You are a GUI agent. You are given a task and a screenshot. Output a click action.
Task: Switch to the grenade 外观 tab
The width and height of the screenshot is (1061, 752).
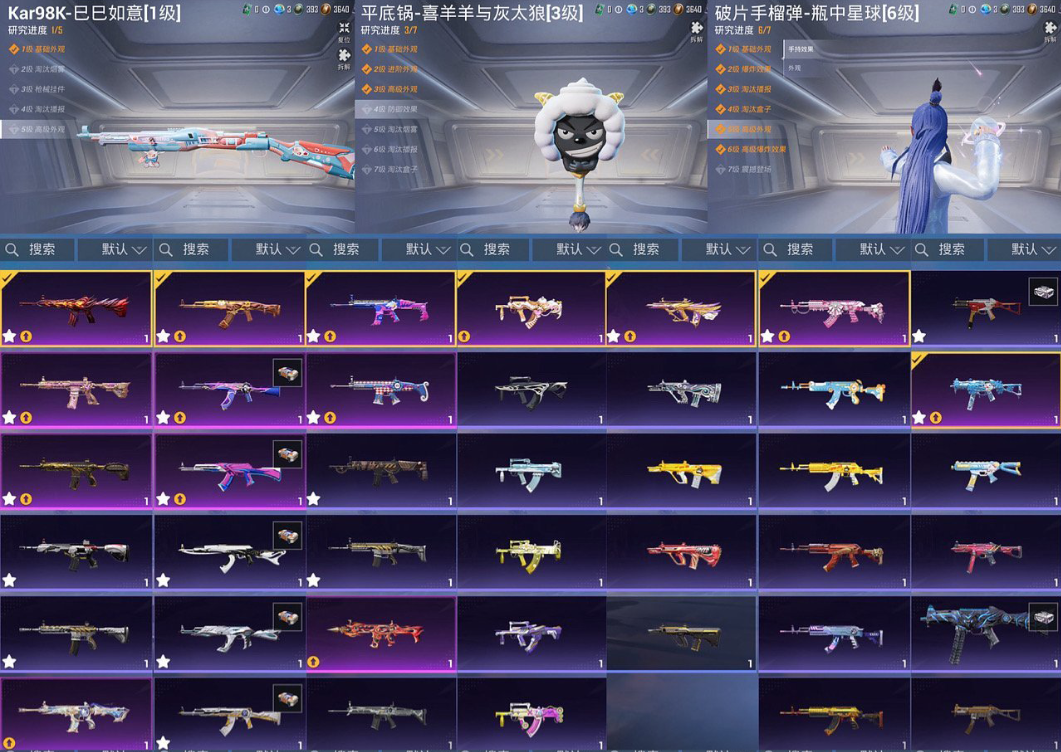(x=795, y=68)
